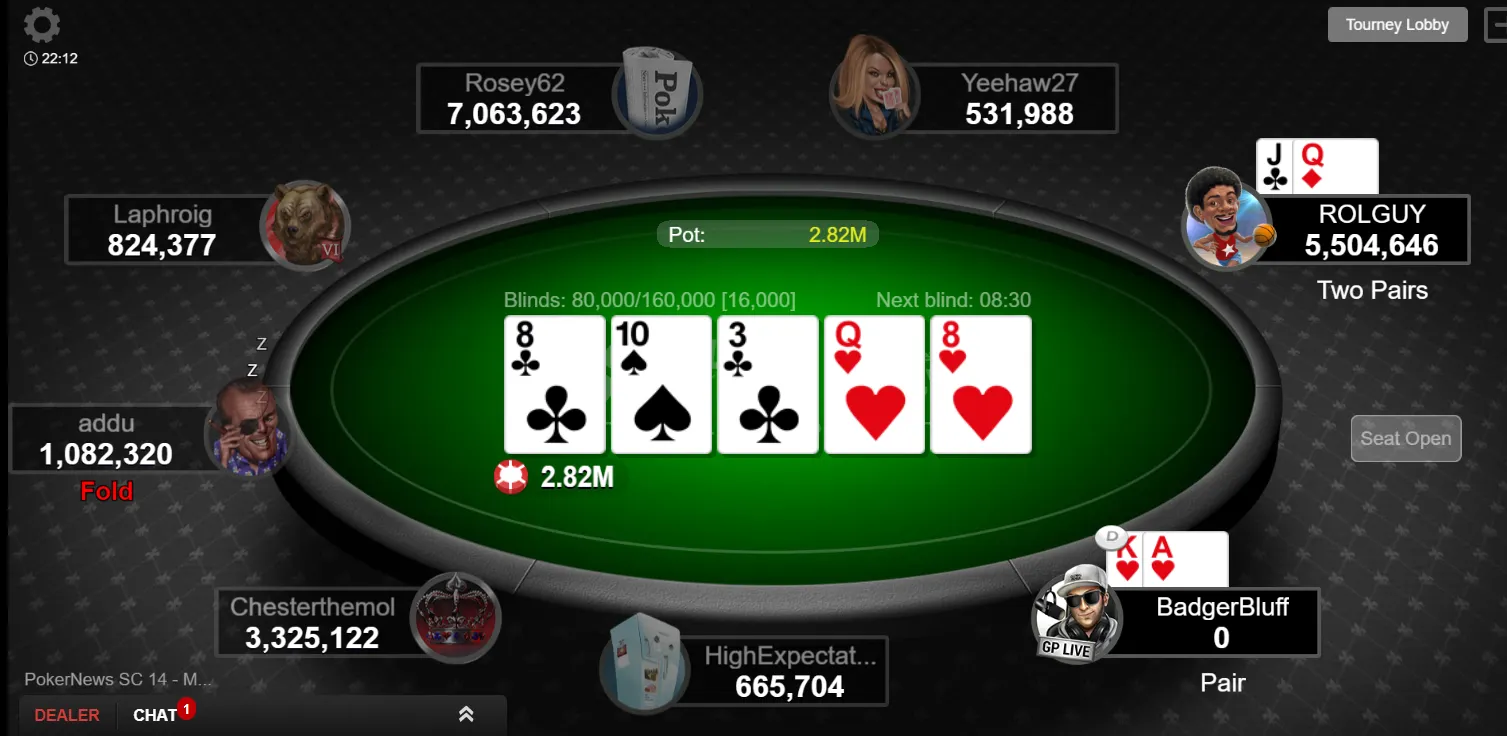
Task: Select Chesterthemol's player panel
Action: pyautogui.click(x=313, y=623)
